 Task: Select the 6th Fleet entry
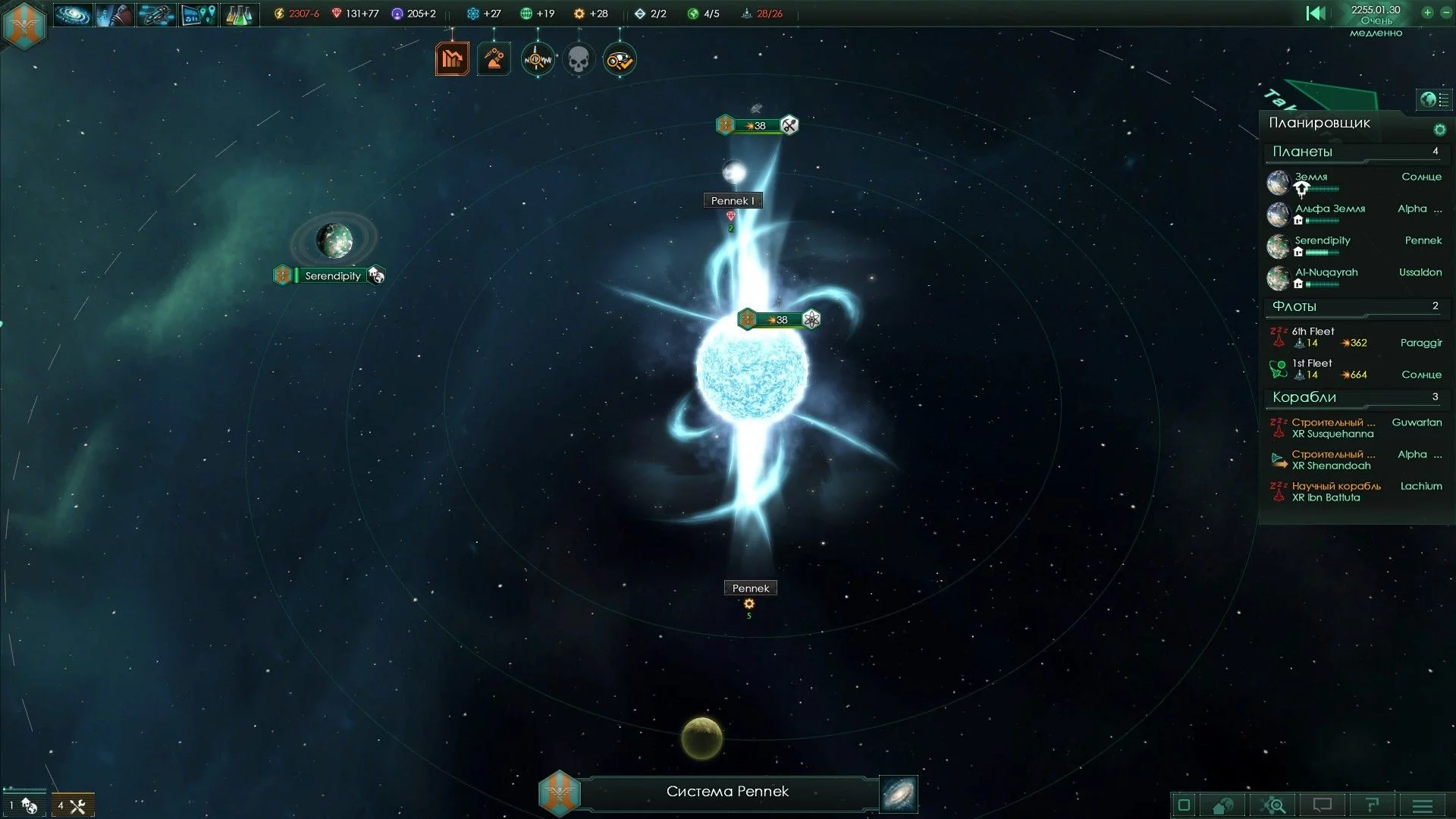[x=1313, y=332]
